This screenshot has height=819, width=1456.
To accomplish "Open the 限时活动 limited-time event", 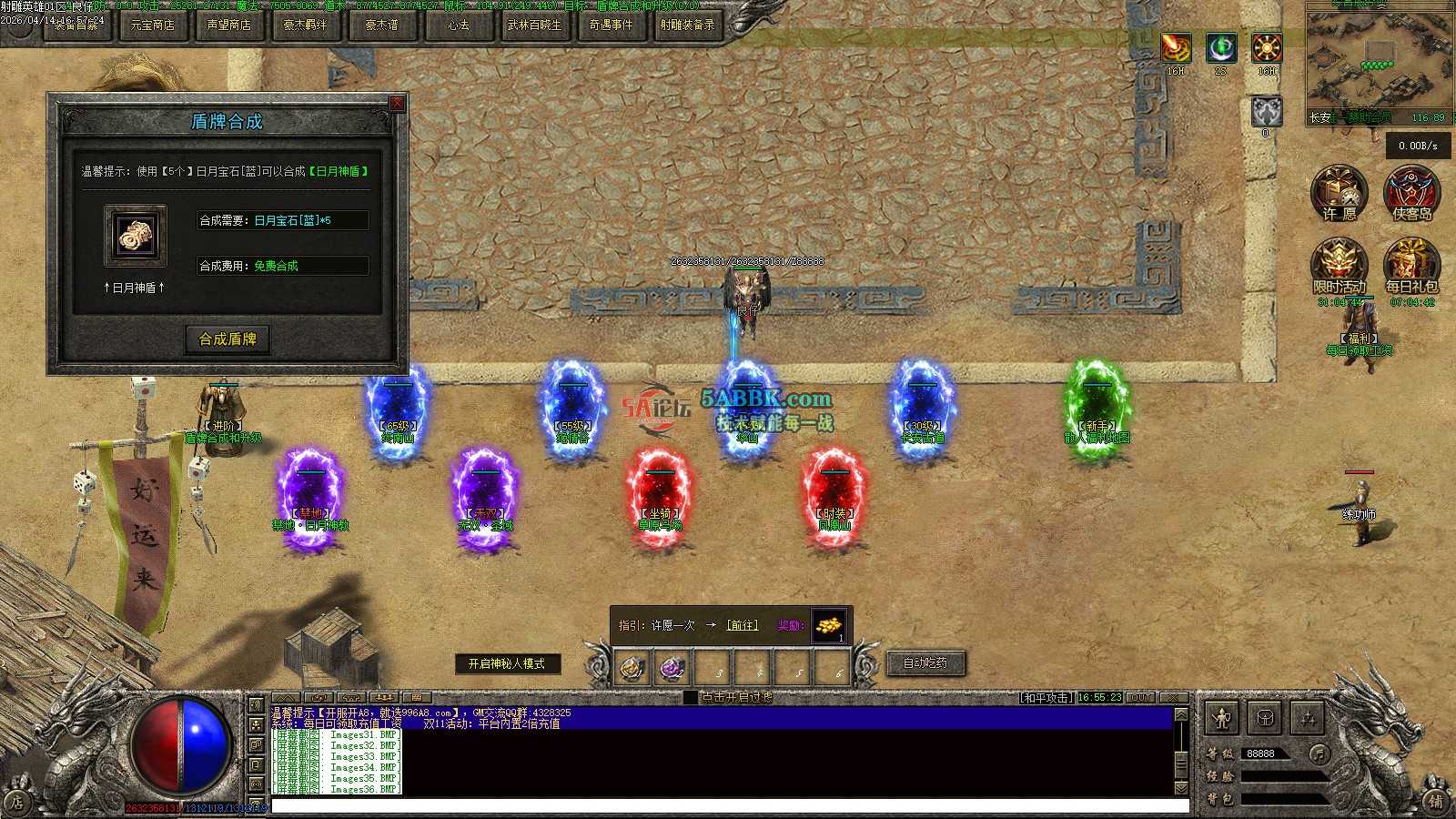I will pyautogui.click(x=1339, y=266).
